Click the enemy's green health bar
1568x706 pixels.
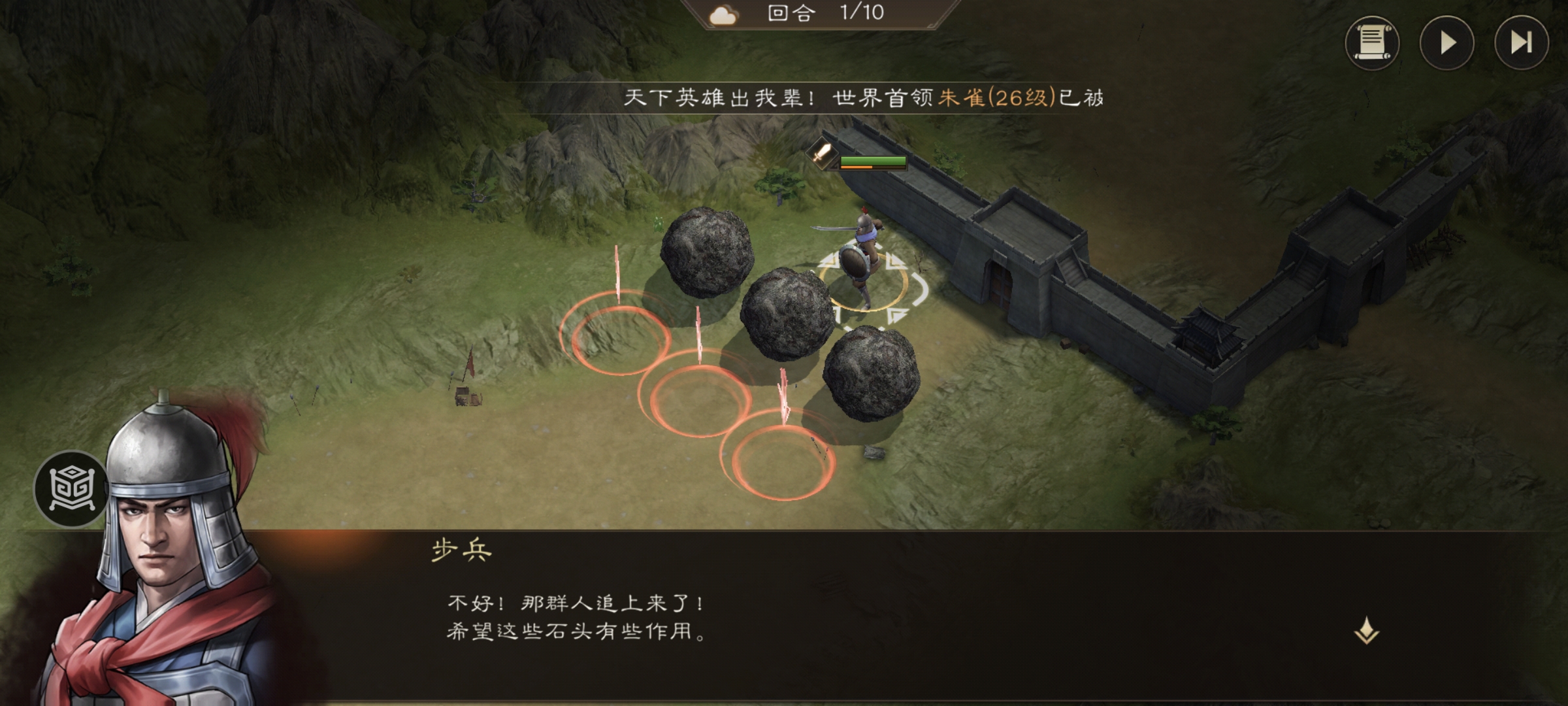point(874,160)
